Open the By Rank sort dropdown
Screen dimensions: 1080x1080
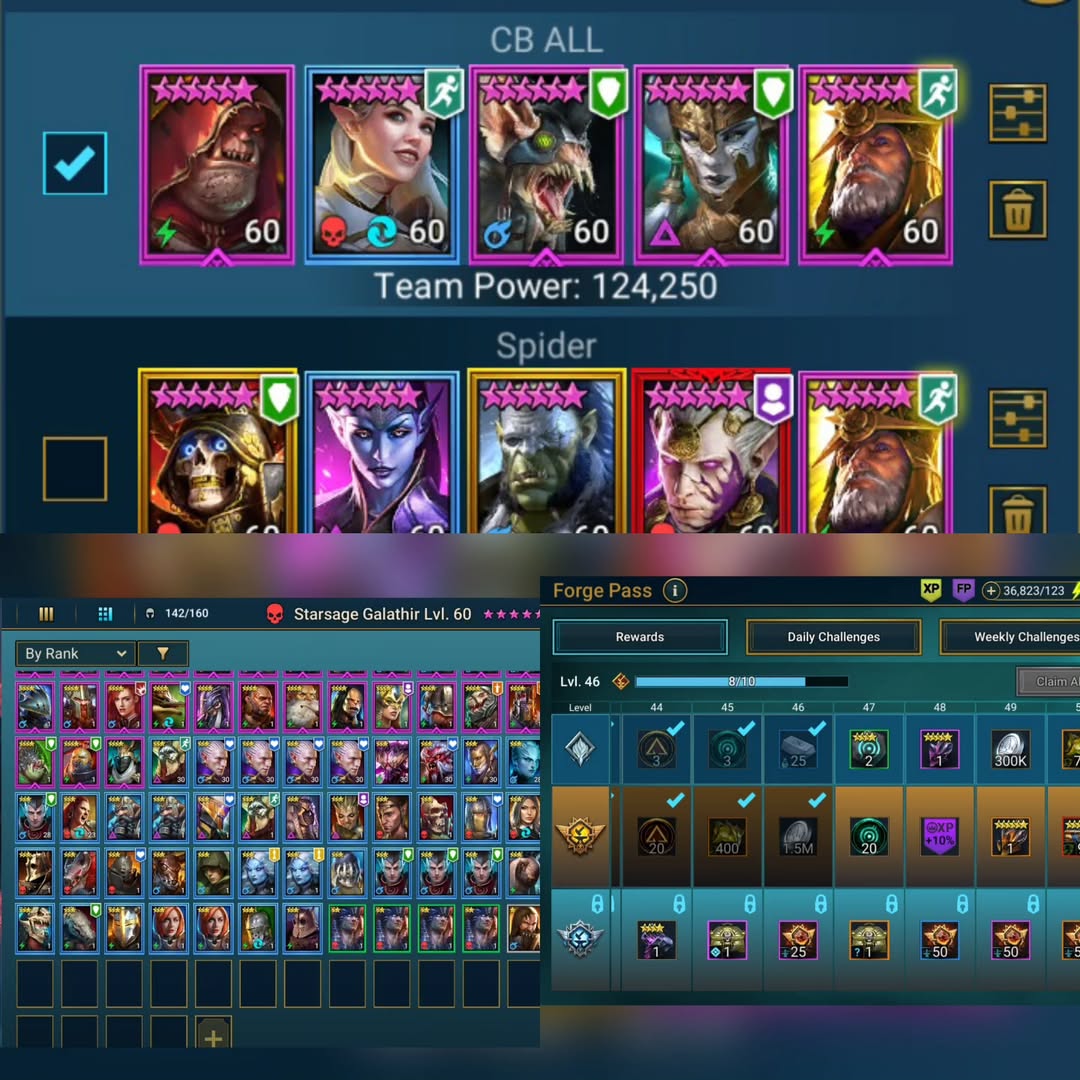pyautogui.click(x=75, y=654)
